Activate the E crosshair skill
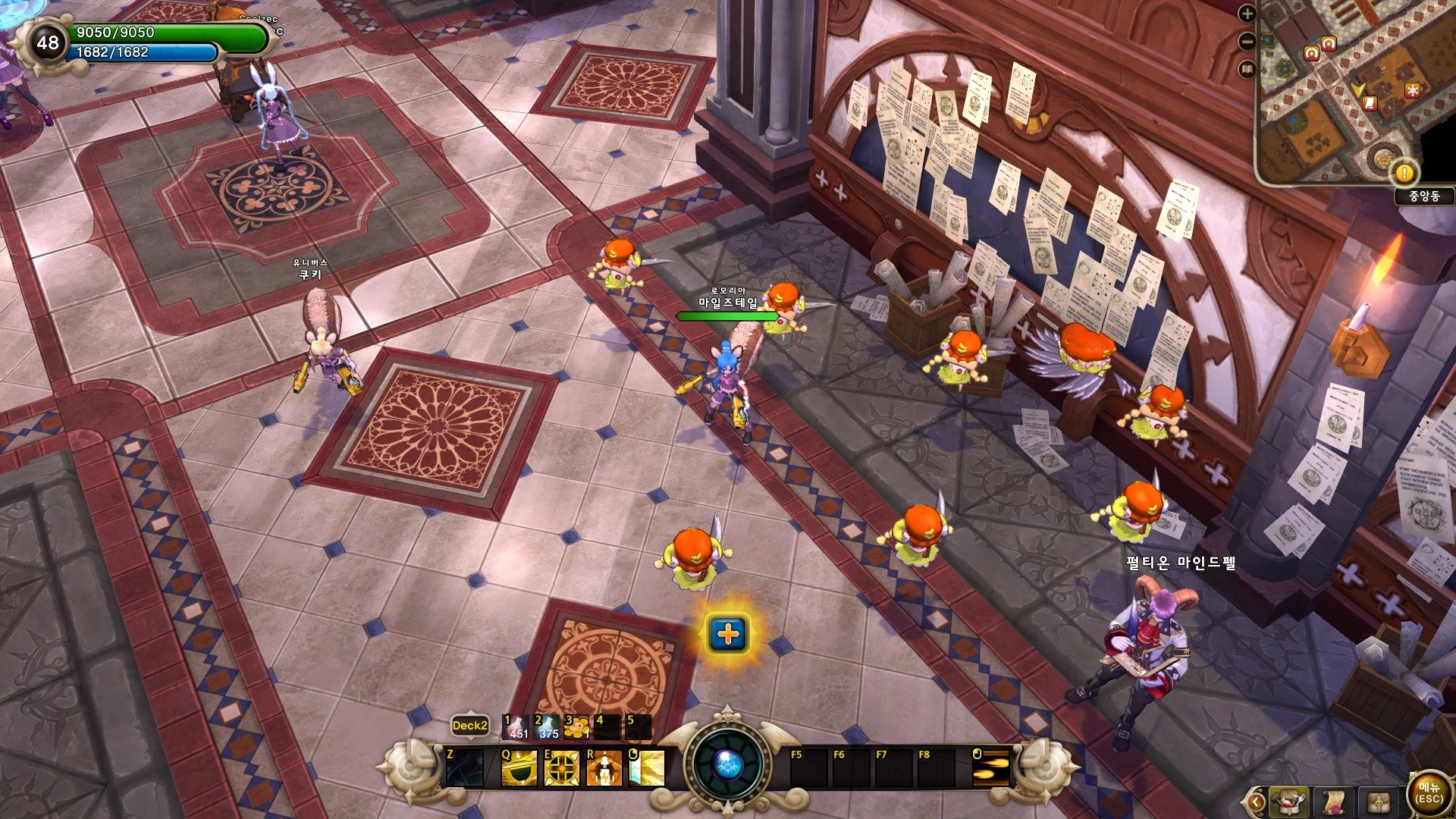 [562, 767]
